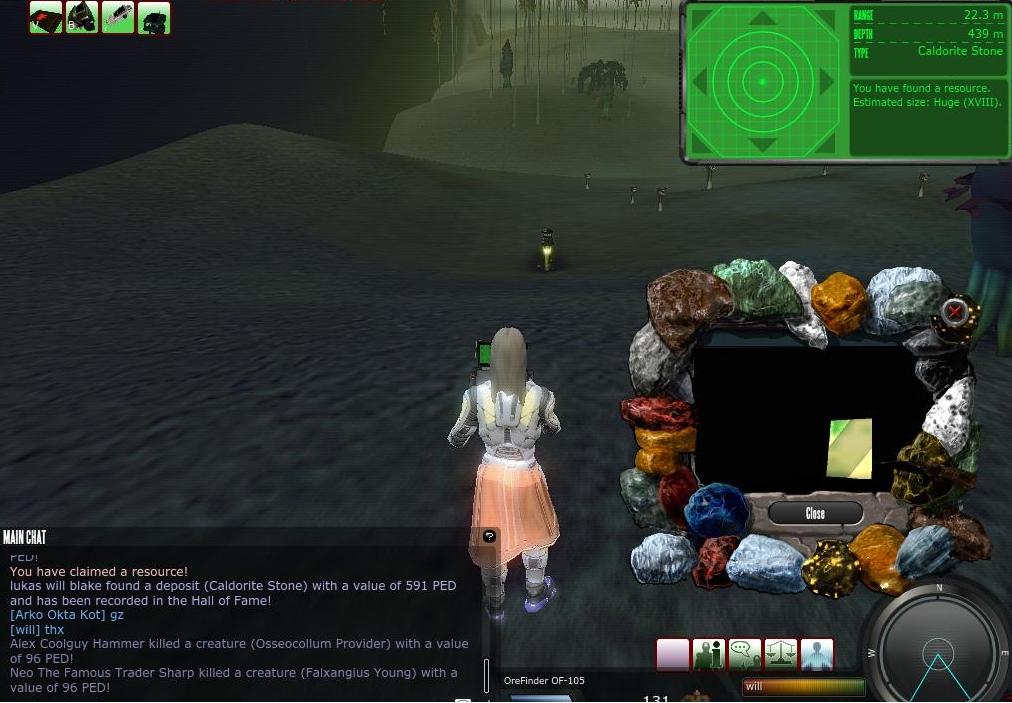Click the green ore finder radar display
The image size is (1012, 703).
point(762,81)
